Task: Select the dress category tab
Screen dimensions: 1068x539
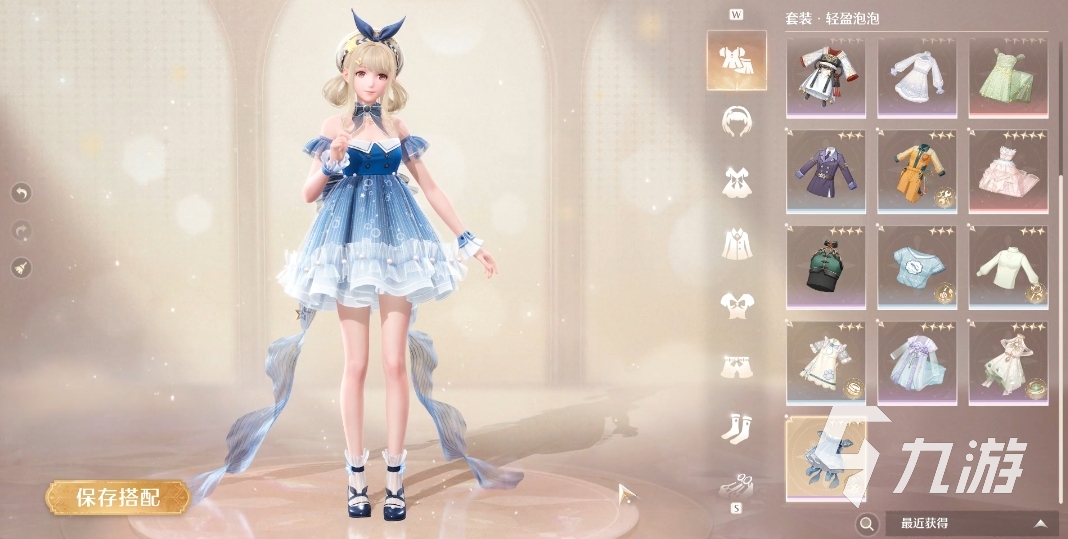Action: pos(736,181)
